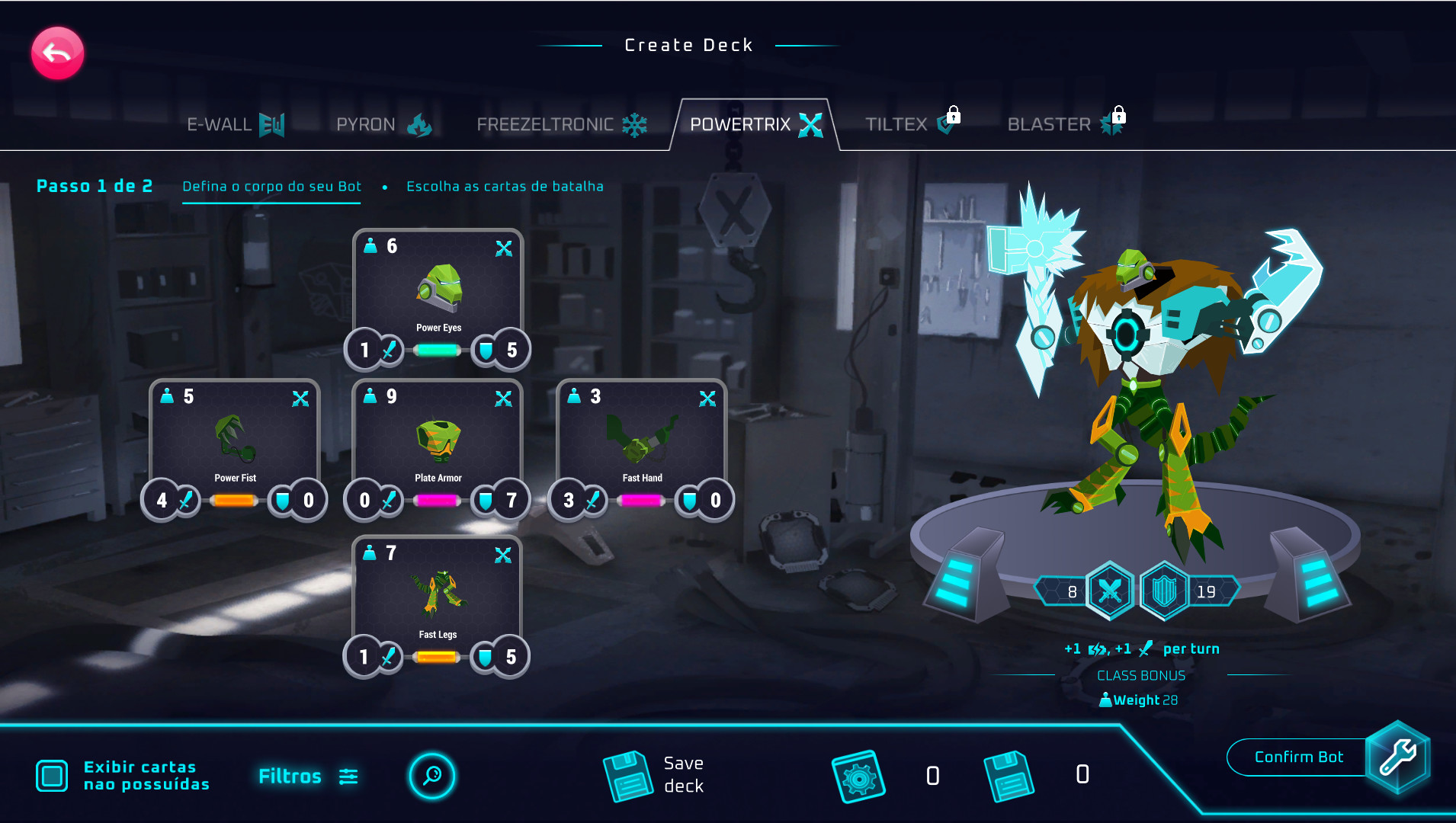Click the locked TILTEX tab
Screen dimensions: 1456x823
coord(912,124)
